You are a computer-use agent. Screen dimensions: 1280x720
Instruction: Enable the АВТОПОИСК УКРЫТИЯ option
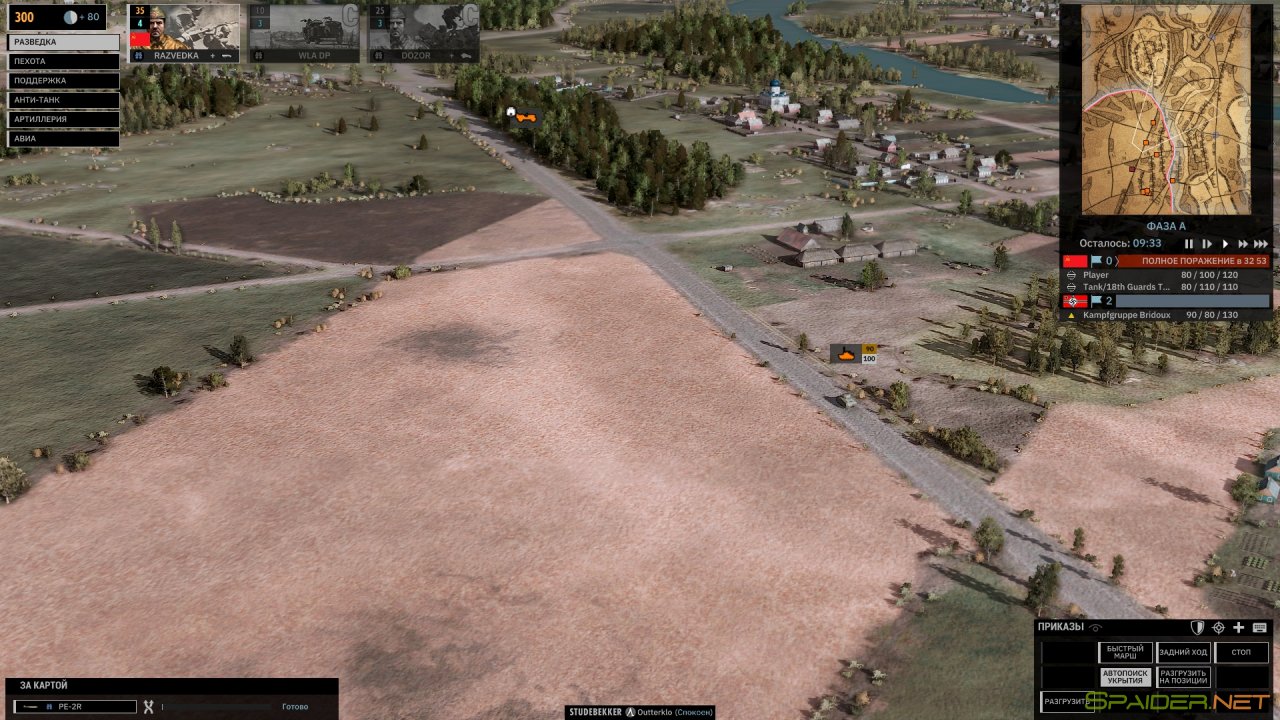tap(1126, 676)
